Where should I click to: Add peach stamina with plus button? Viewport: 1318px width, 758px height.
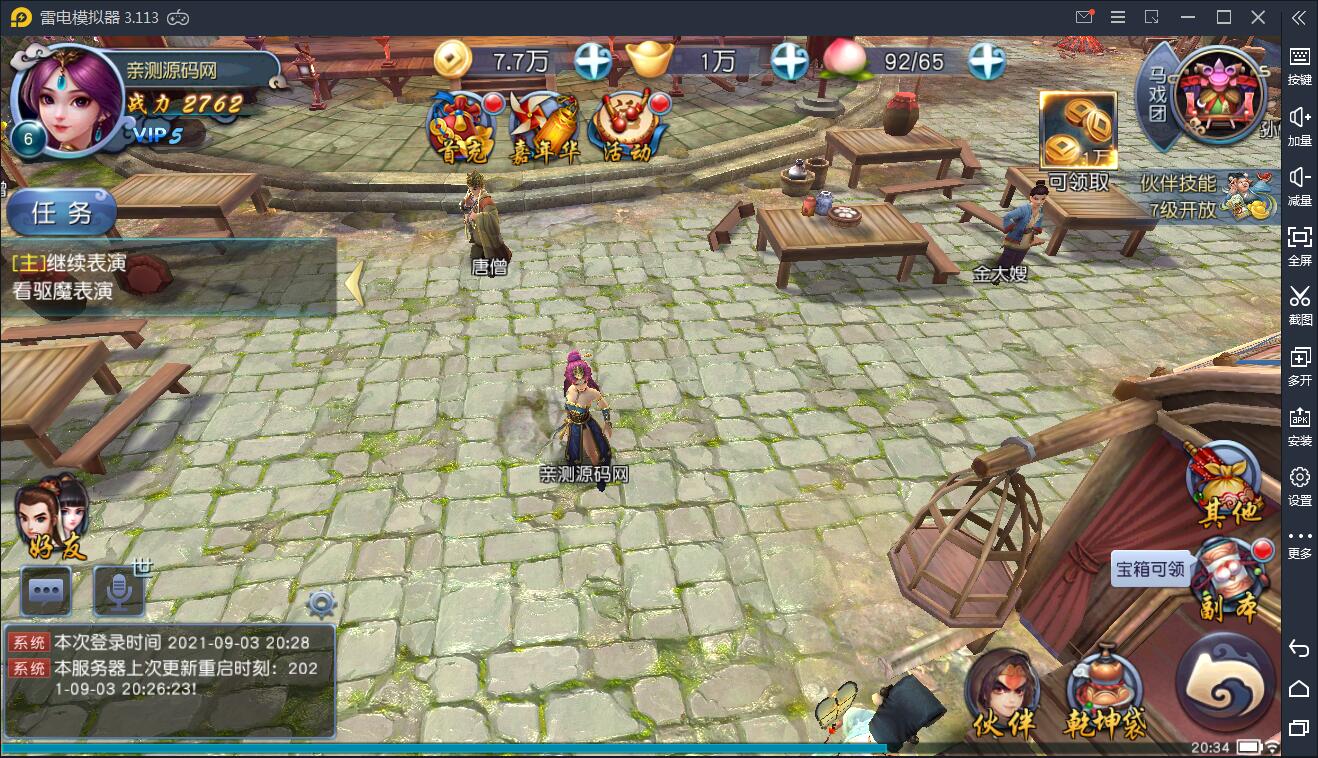tap(985, 61)
